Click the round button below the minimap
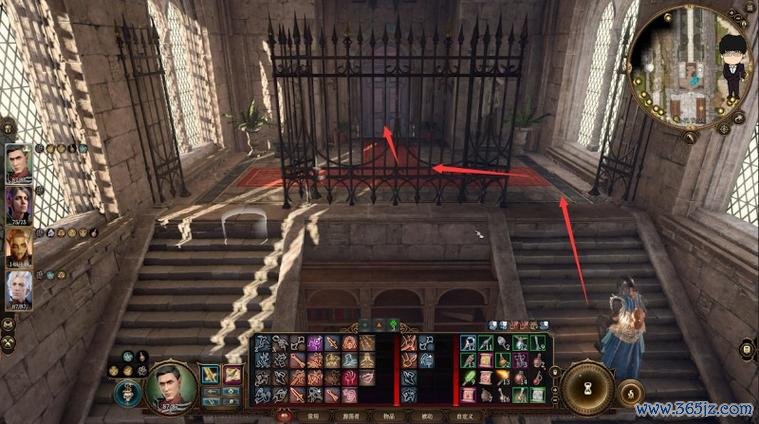This screenshot has height=424, width=759. click(689, 138)
